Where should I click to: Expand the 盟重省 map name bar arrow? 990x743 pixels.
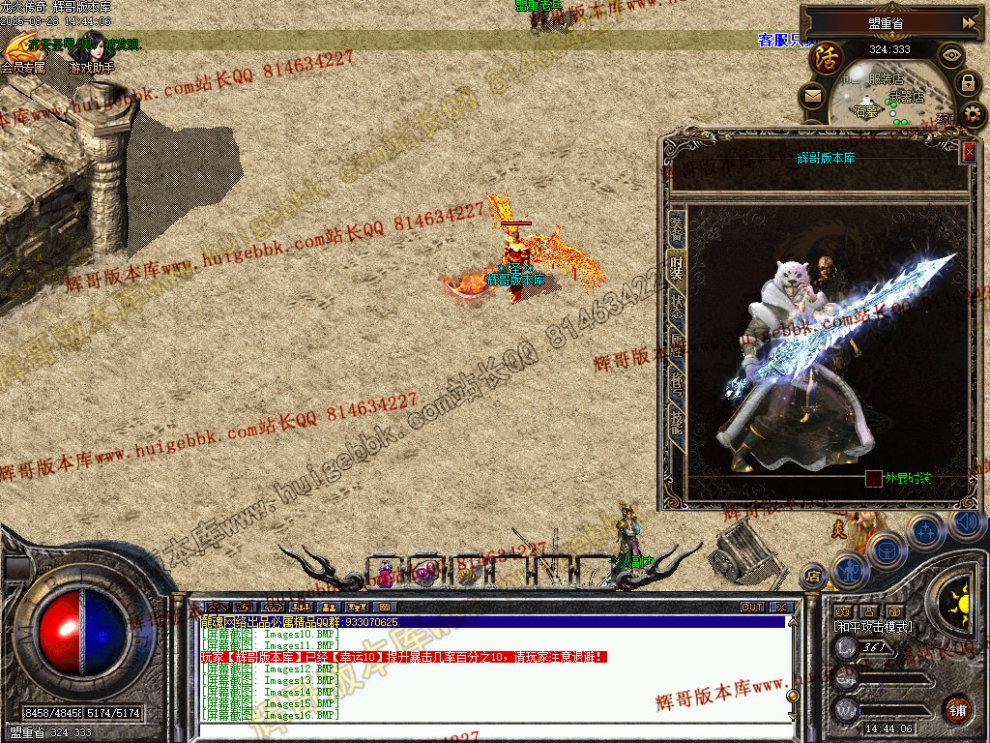pos(968,22)
